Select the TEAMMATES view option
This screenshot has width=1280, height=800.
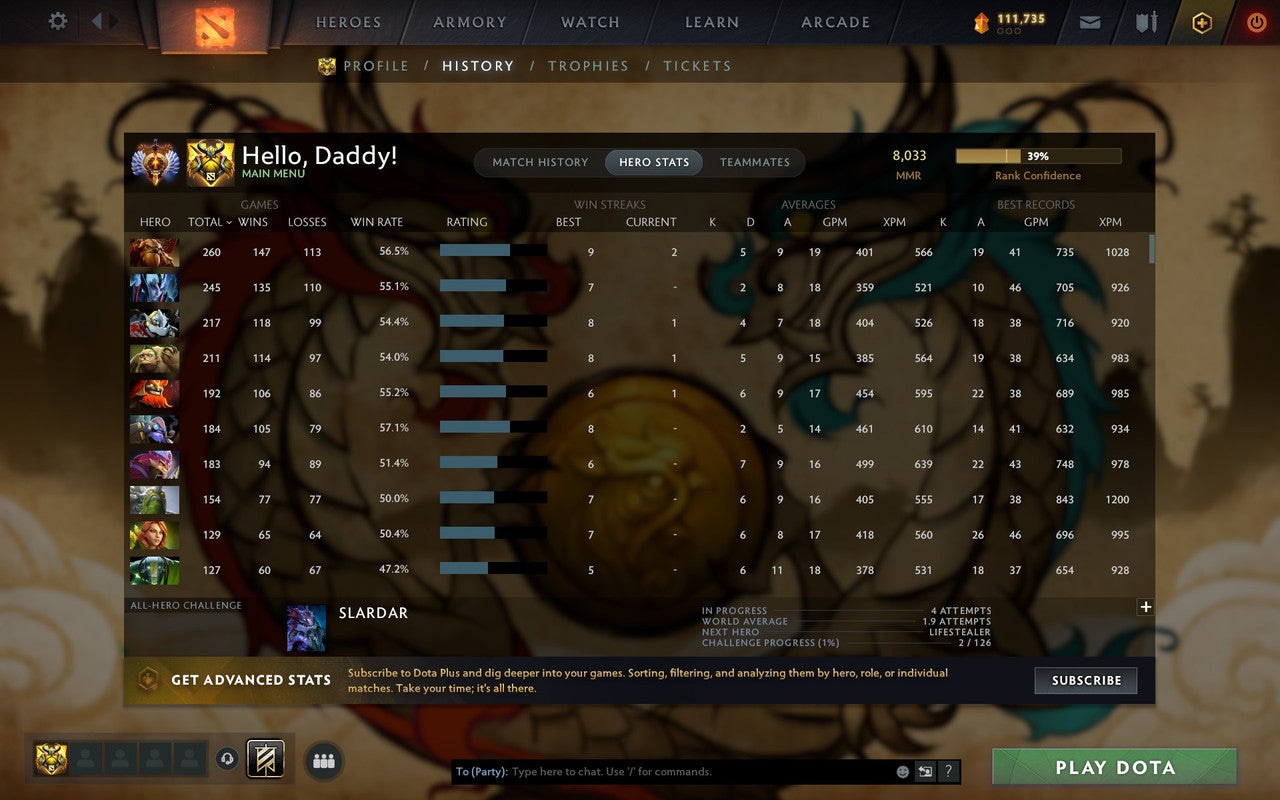[755, 161]
